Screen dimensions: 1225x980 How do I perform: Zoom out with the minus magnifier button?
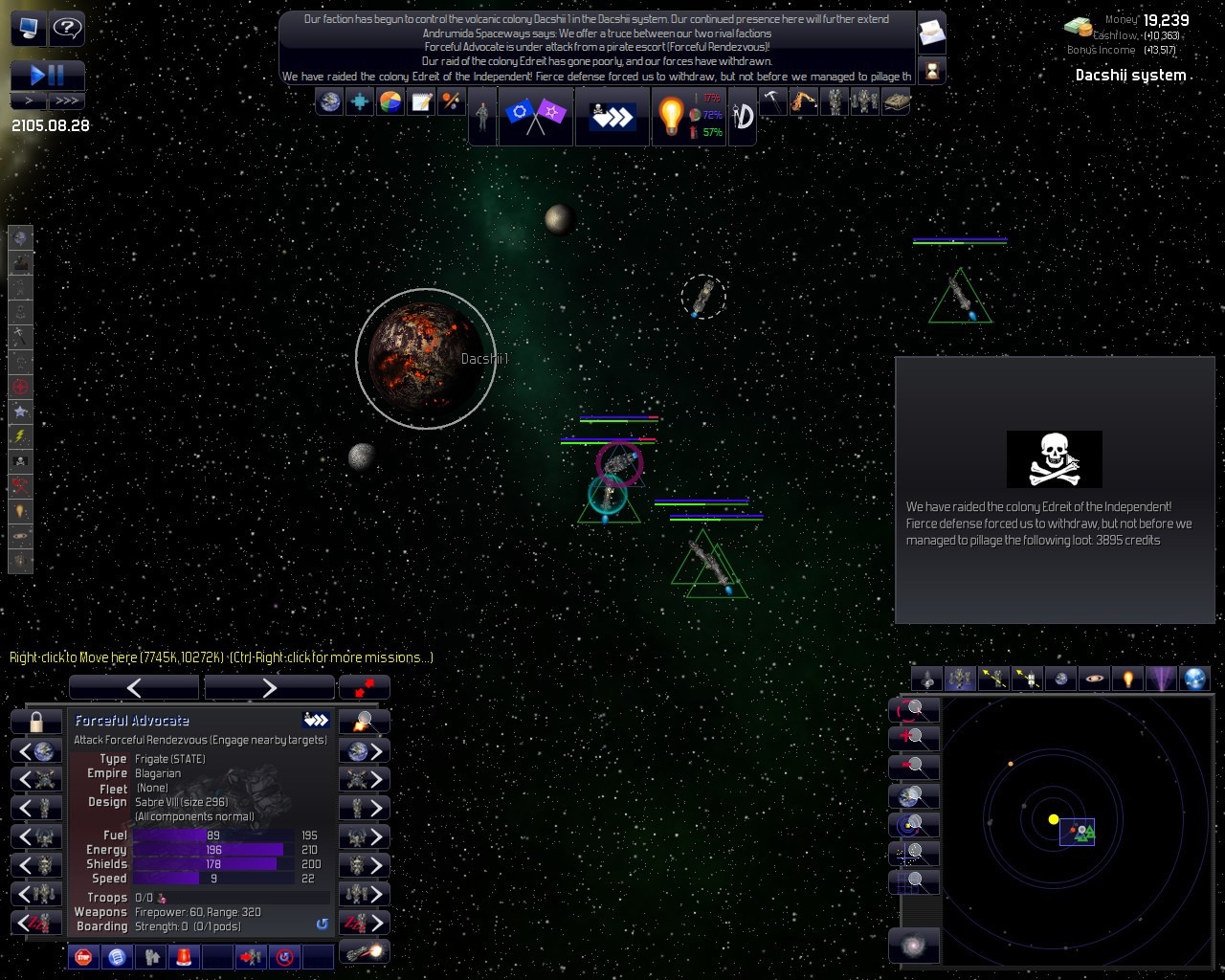click(914, 766)
